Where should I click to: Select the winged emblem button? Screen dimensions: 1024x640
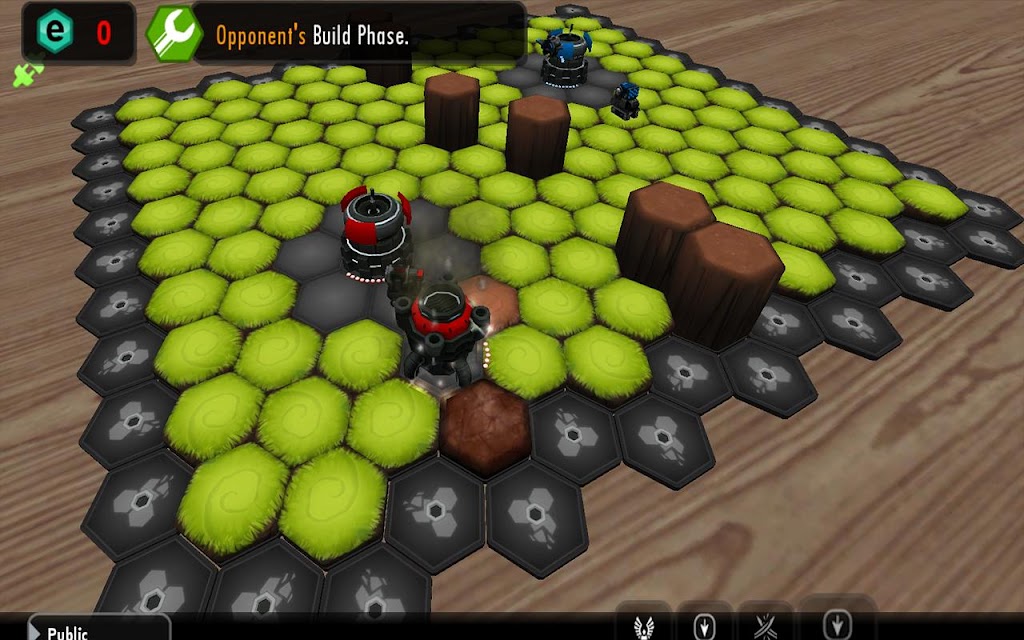click(643, 626)
